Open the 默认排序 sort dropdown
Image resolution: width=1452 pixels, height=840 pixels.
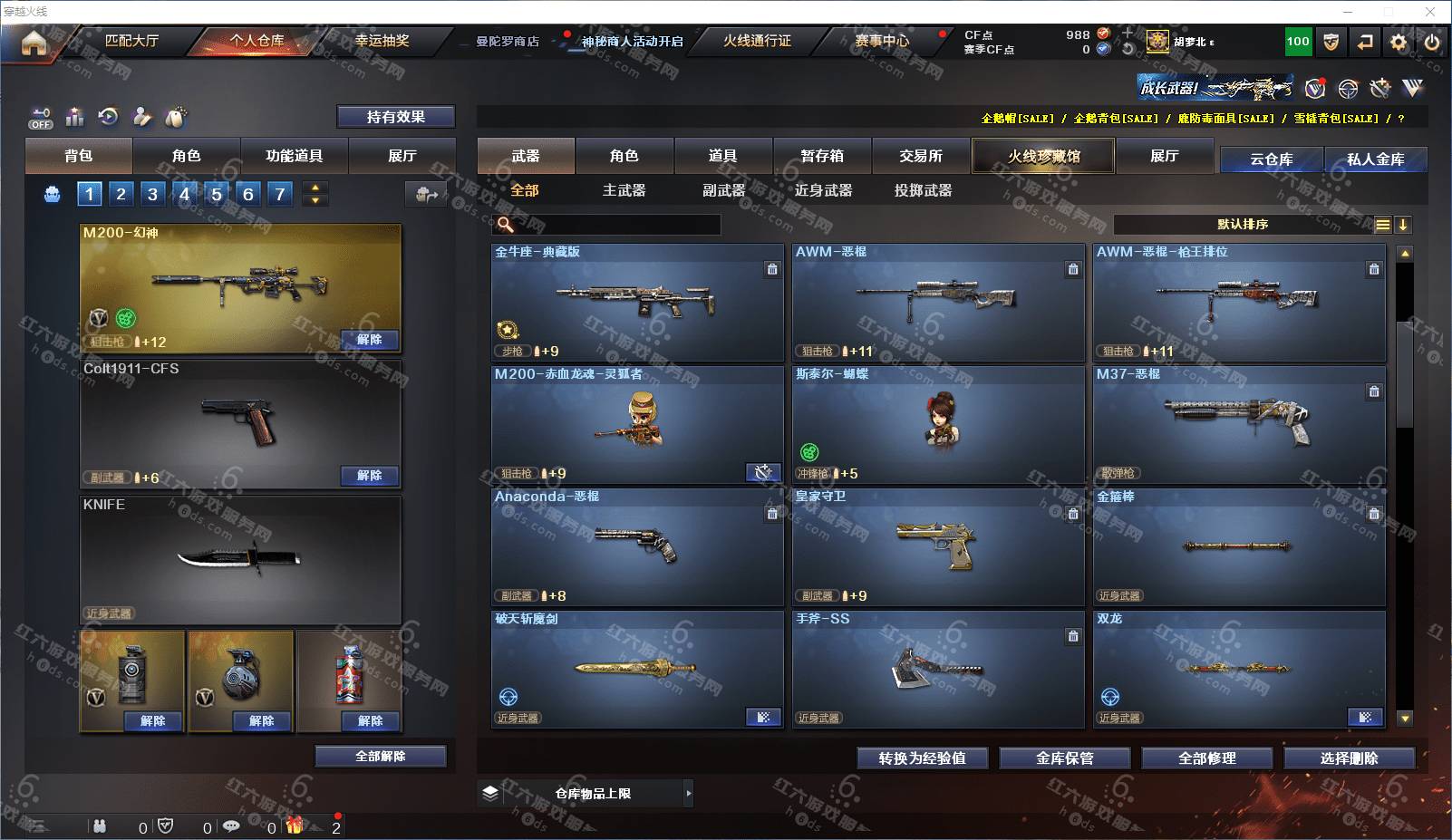click(1243, 225)
